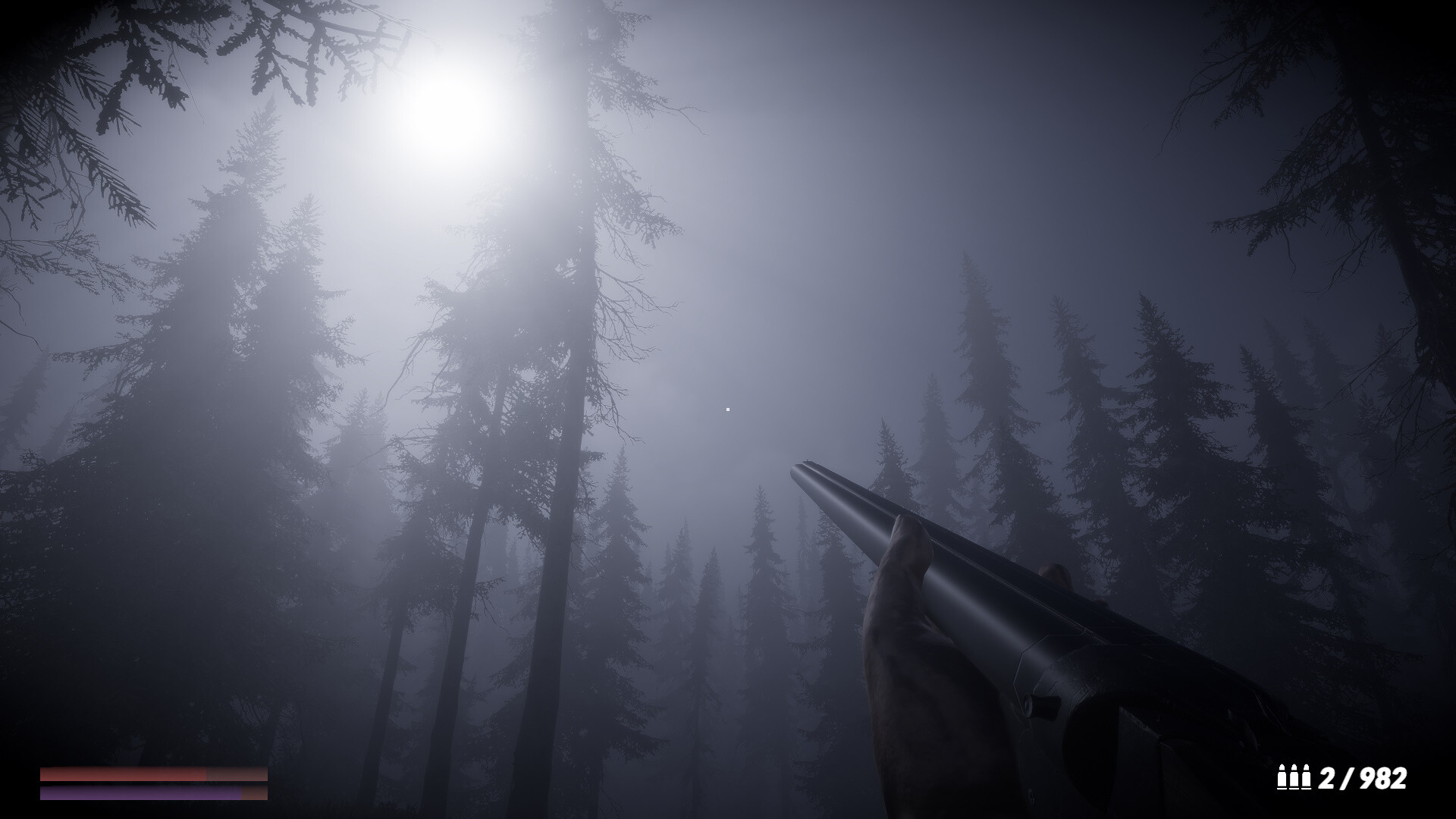Click the first bullet icon in ammo display
The image size is (1456, 819).
1283,776
